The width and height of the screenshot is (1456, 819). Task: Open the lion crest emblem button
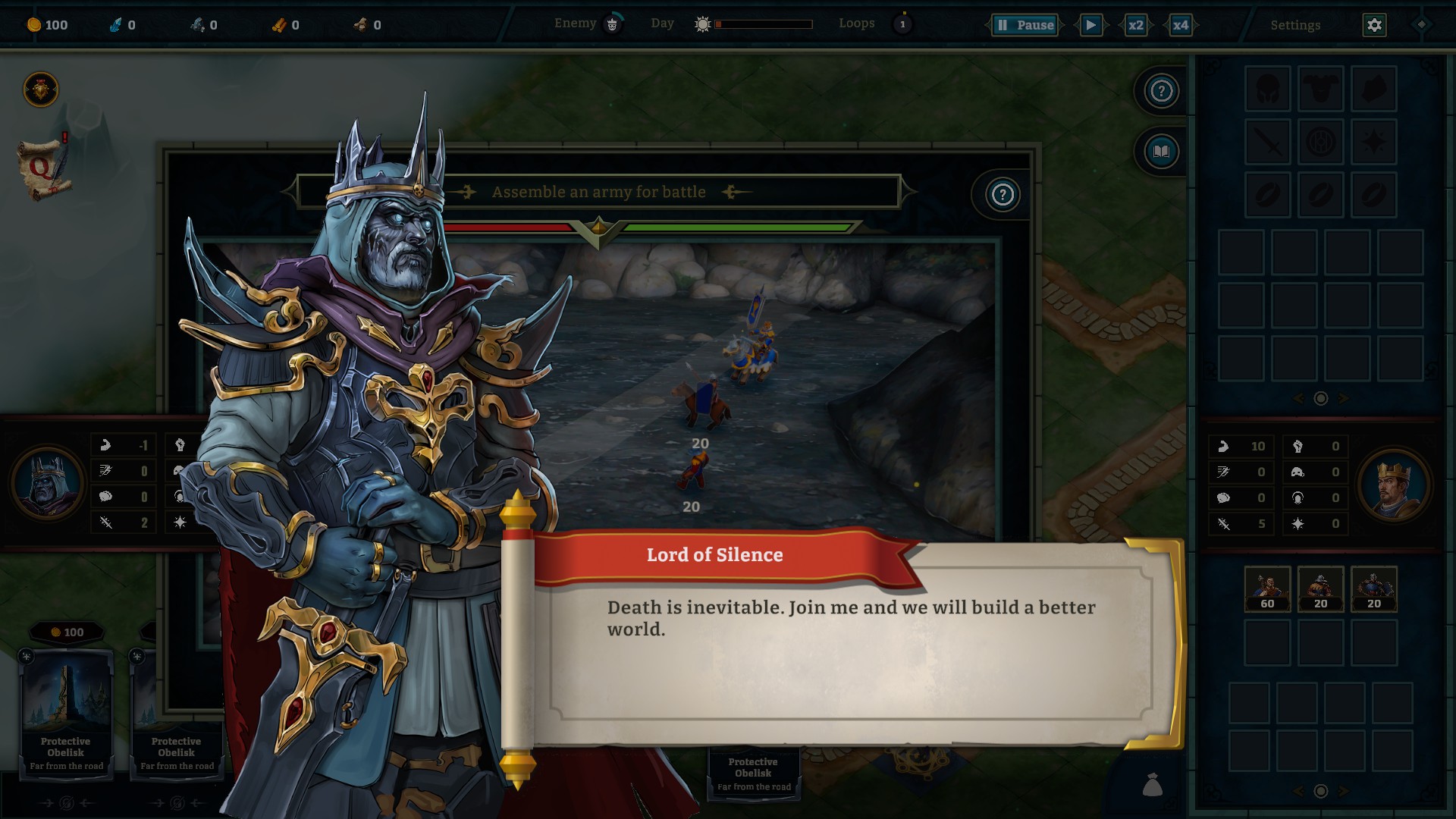click(x=41, y=90)
